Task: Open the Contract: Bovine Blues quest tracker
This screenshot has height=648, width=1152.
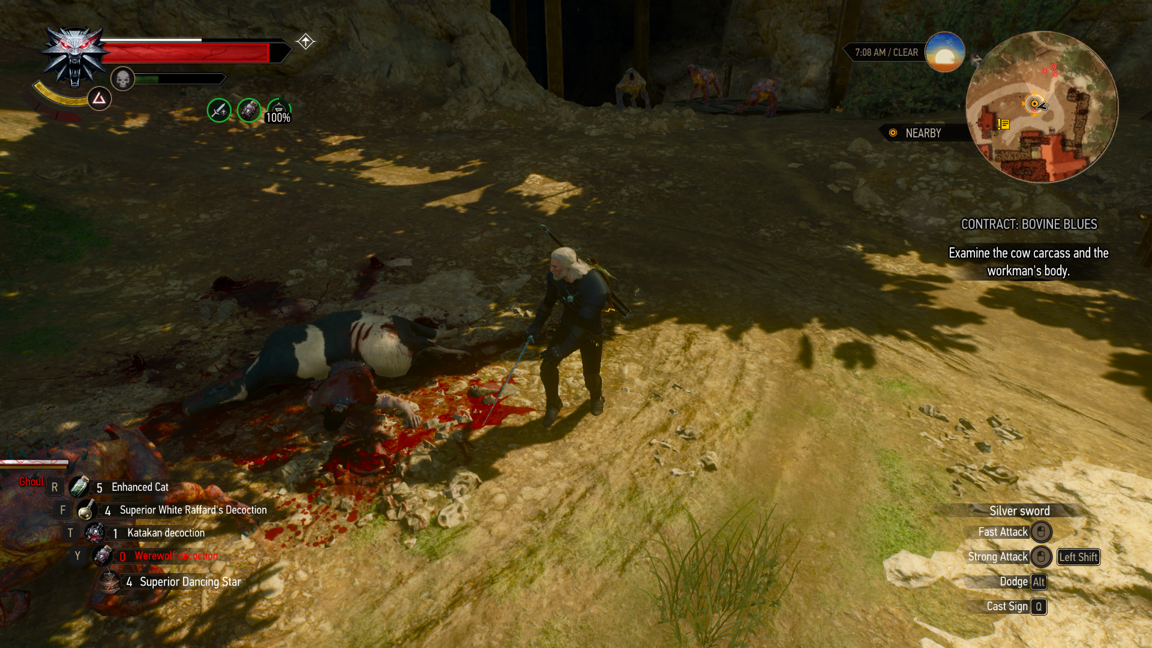Action: coord(1028,225)
